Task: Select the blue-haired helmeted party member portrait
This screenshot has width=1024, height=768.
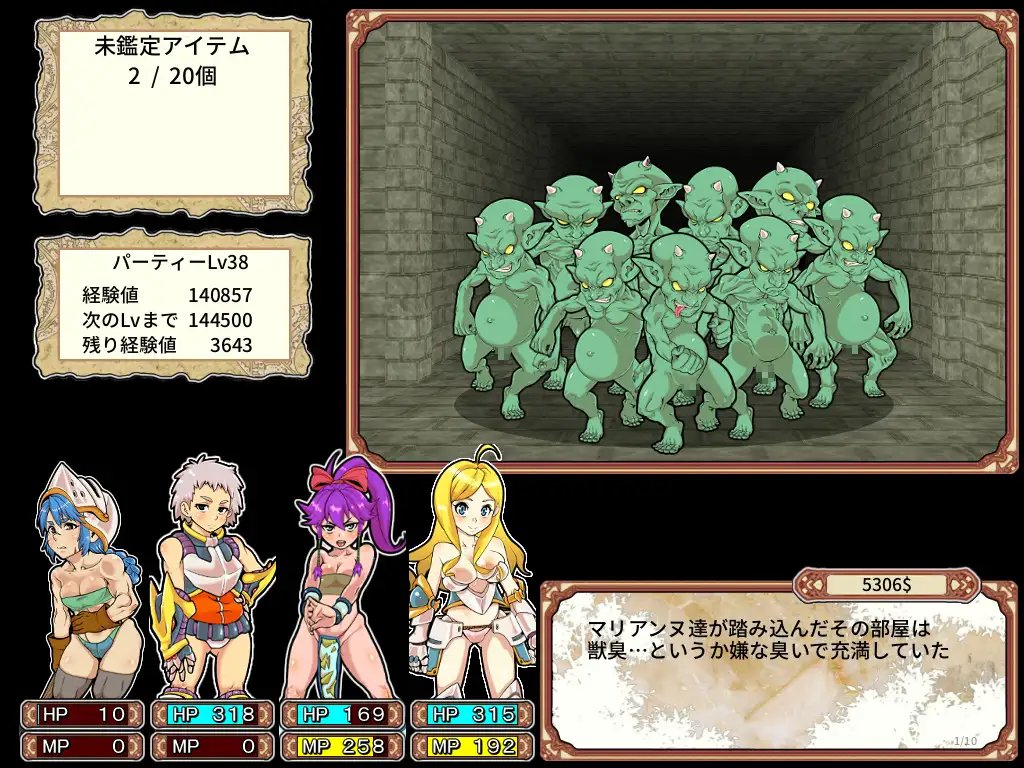Action: click(83, 580)
